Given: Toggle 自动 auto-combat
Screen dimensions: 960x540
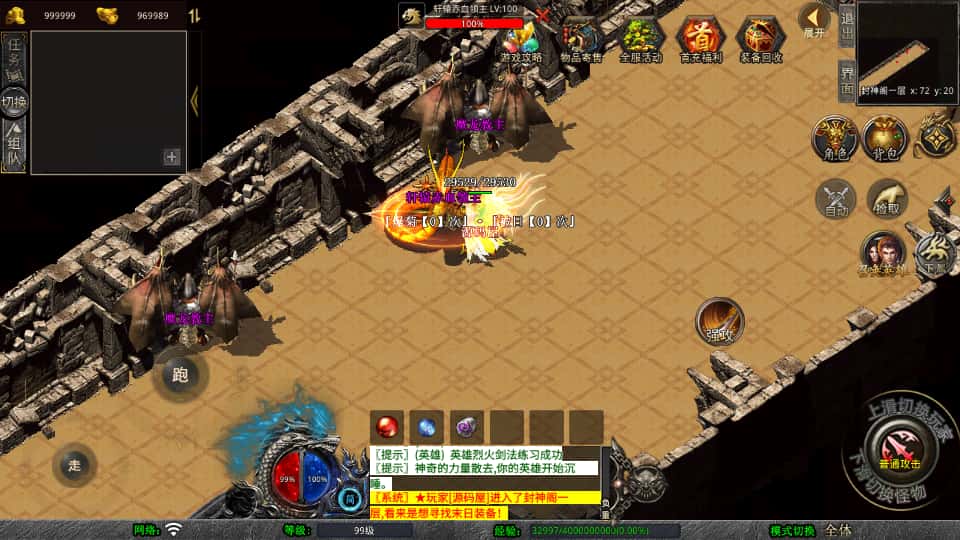Looking at the screenshot, I should [x=836, y=199].
